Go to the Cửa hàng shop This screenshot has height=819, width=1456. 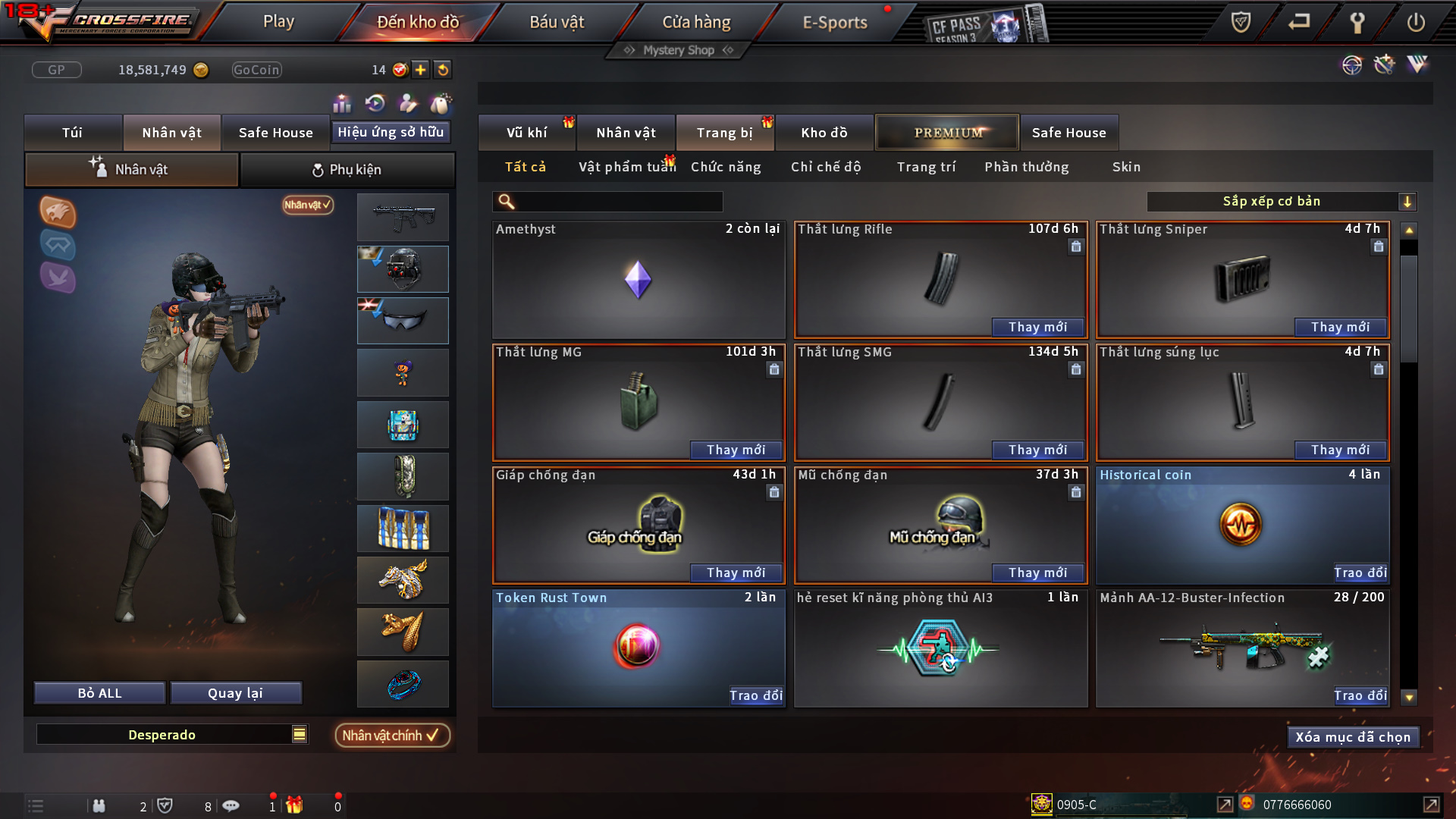click(x=696, y=22)
